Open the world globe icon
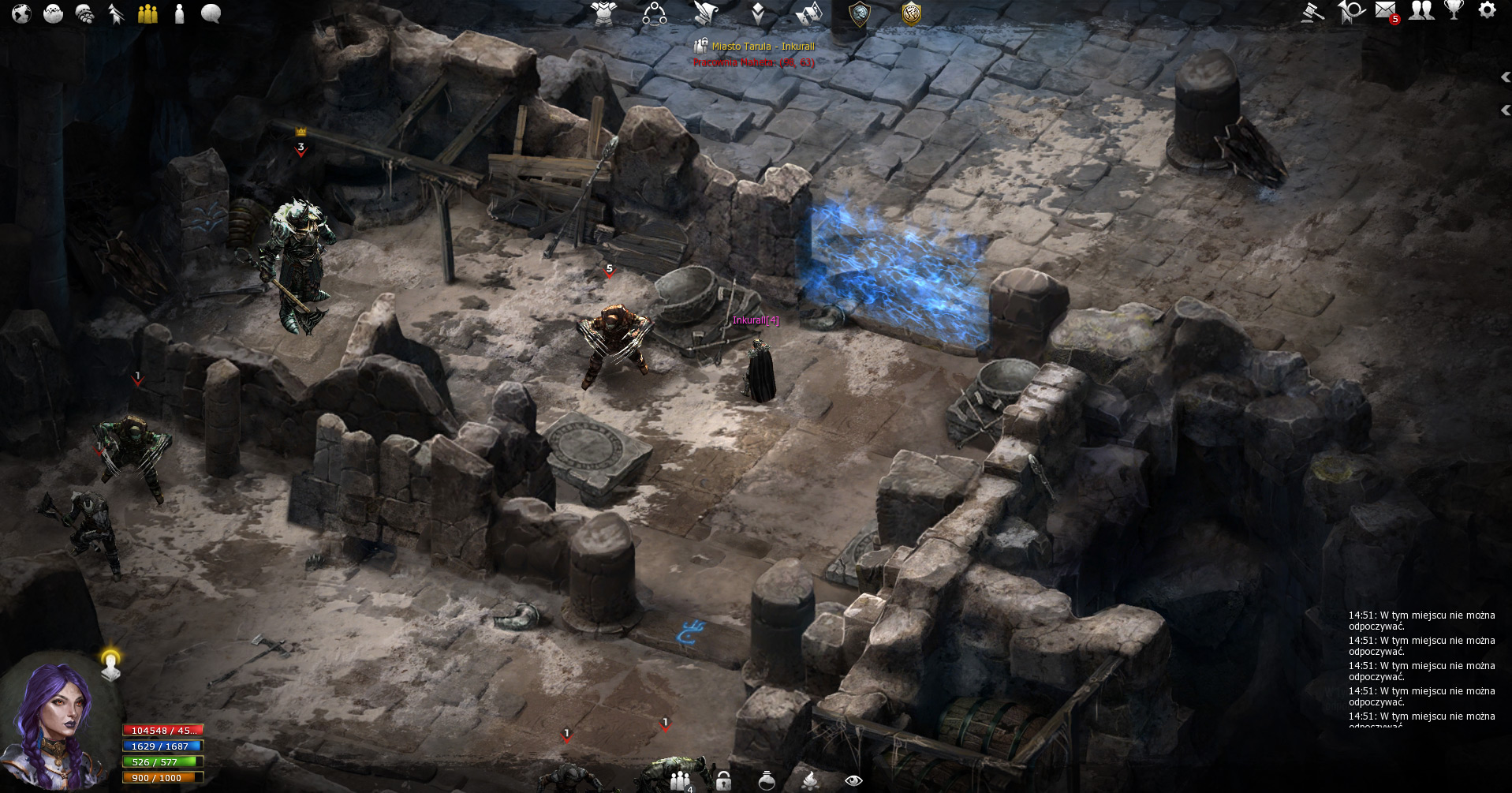This screenshot has width=1512, height=793. (21, 13)
